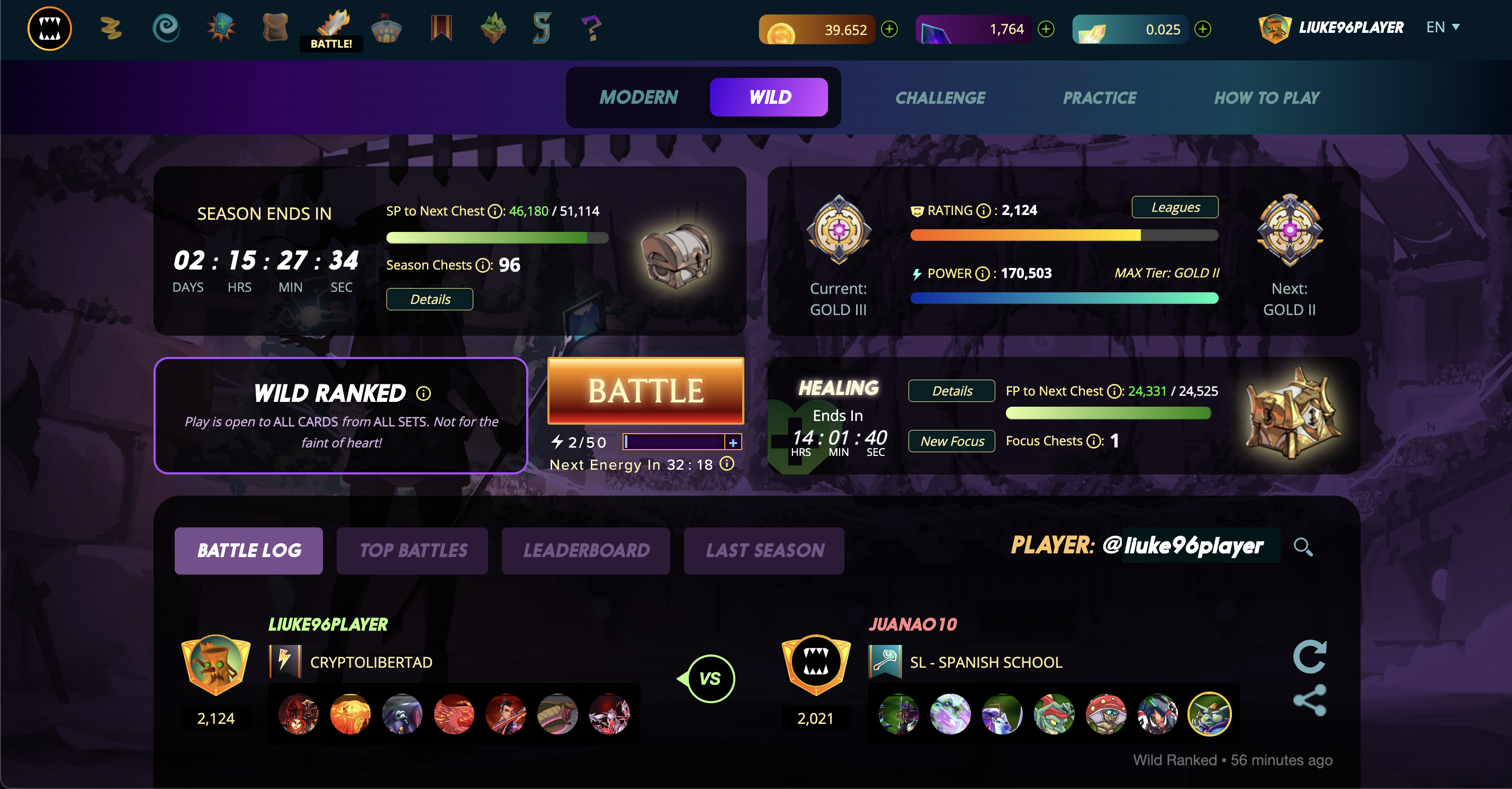Expand SP to Next Chest info tooltip
Screen dimensions: 1512x789
click(x=494, y=211)
